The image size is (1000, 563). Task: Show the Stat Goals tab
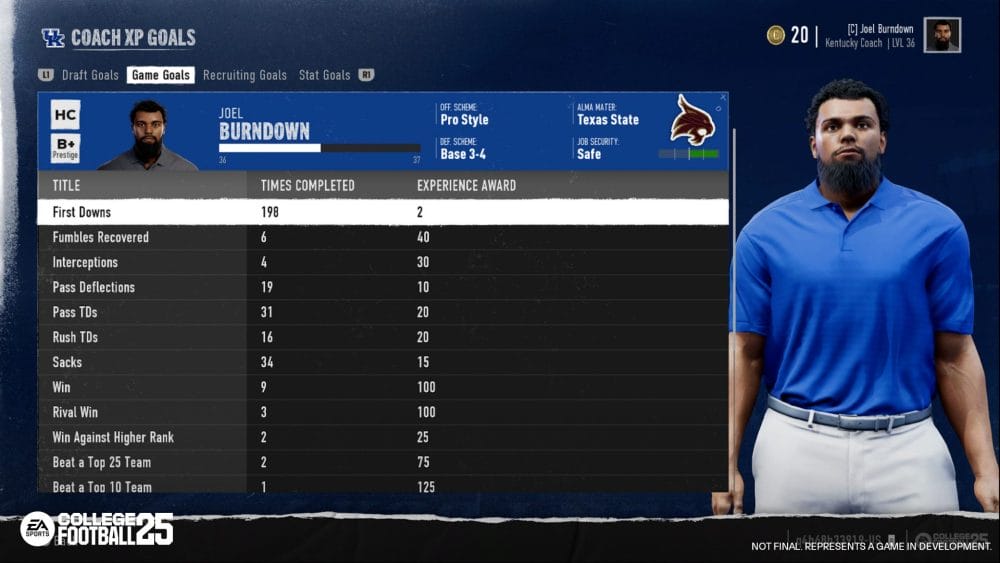324,75
